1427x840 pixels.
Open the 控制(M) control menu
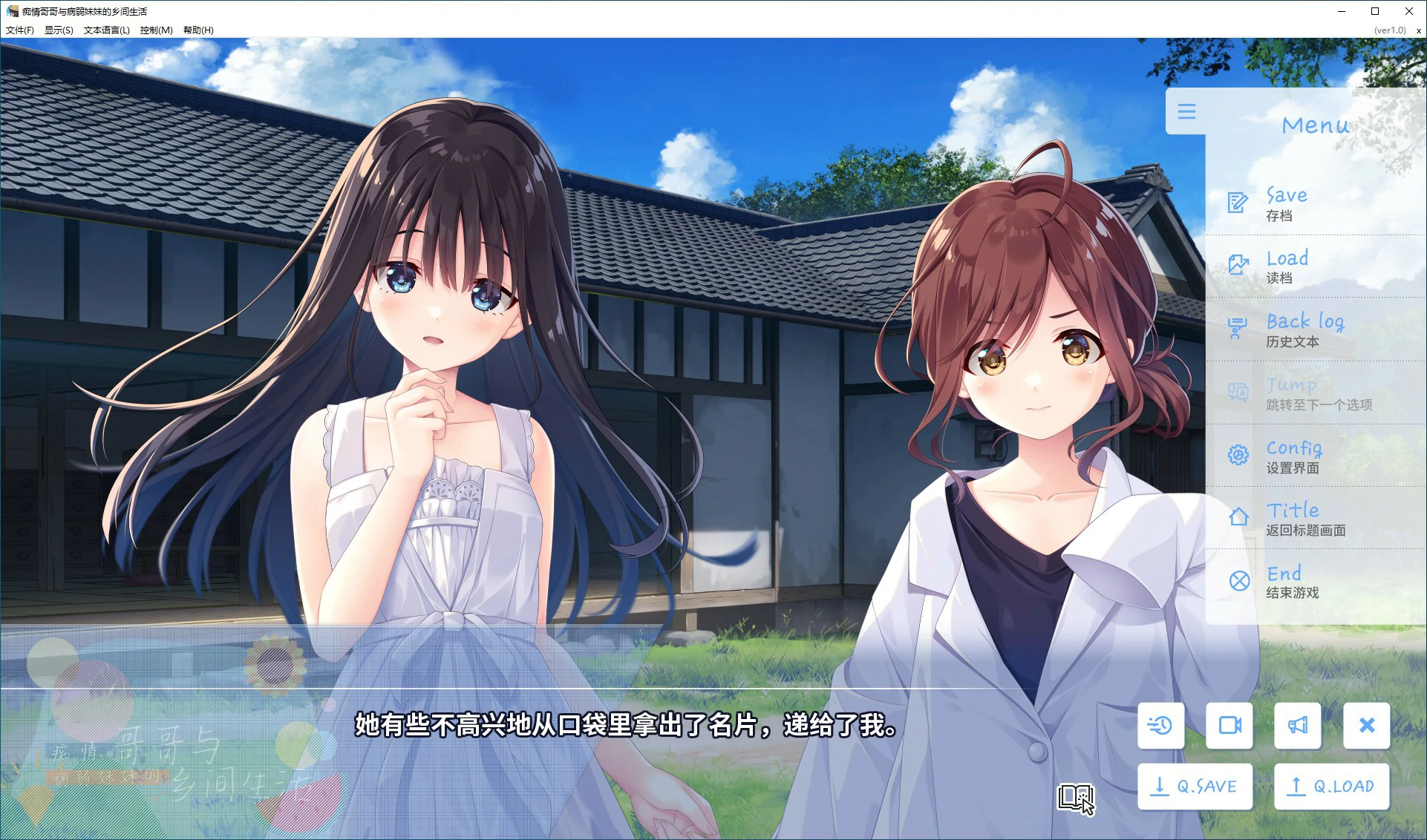coord(154,30)
